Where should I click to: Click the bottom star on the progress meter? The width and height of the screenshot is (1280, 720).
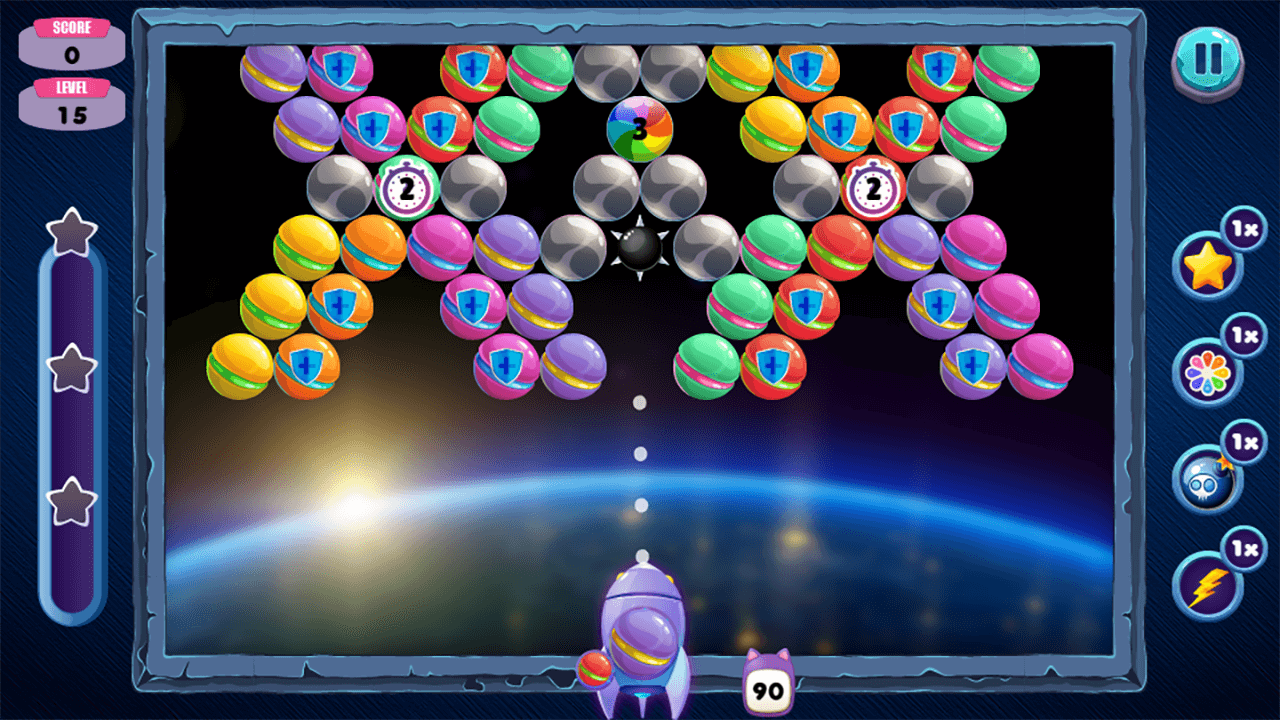[x=70, y=493]
